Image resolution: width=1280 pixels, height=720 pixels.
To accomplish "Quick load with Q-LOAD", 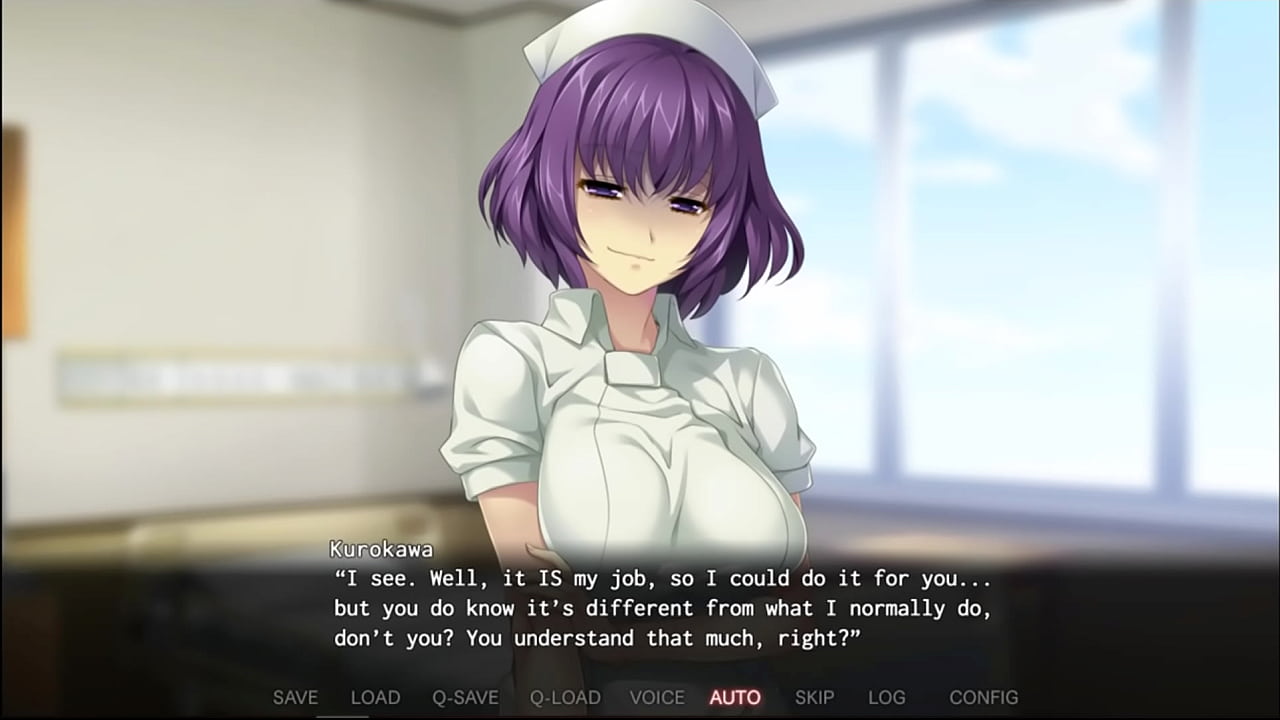I will 565,697.
